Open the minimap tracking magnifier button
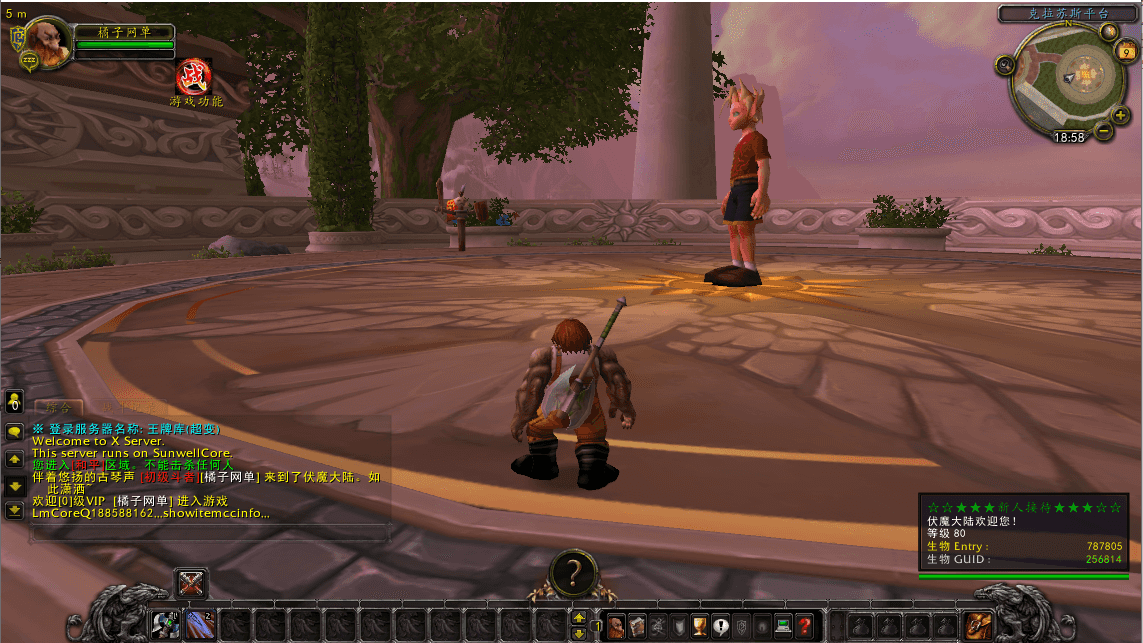 [1005, 65]
